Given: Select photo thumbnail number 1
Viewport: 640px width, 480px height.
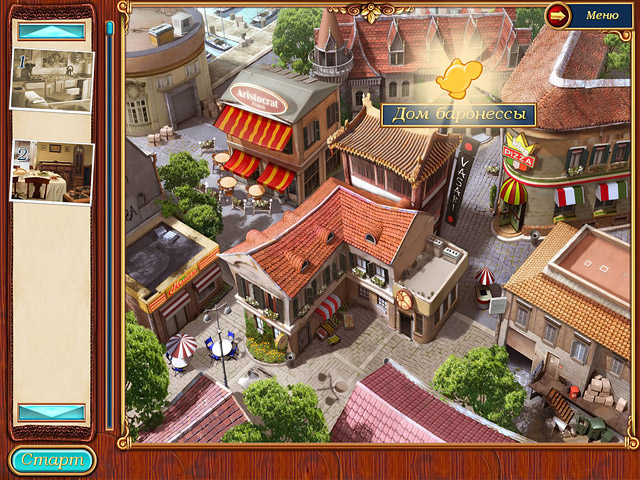Looking at the screenshot, I should coord(52,79).
